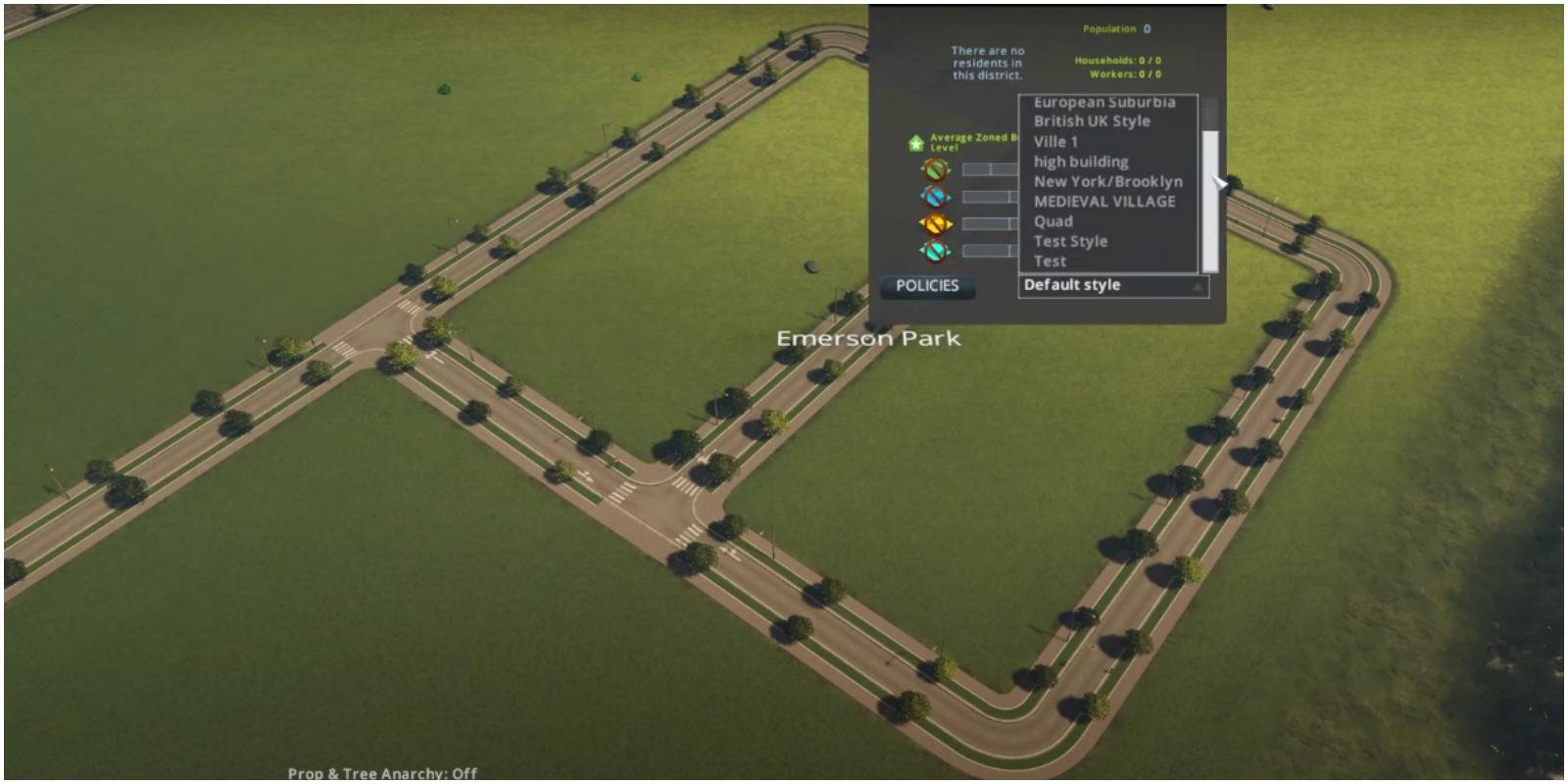Click the residential level progress bar
The image size is (1568, 784).
click(990, 167)
